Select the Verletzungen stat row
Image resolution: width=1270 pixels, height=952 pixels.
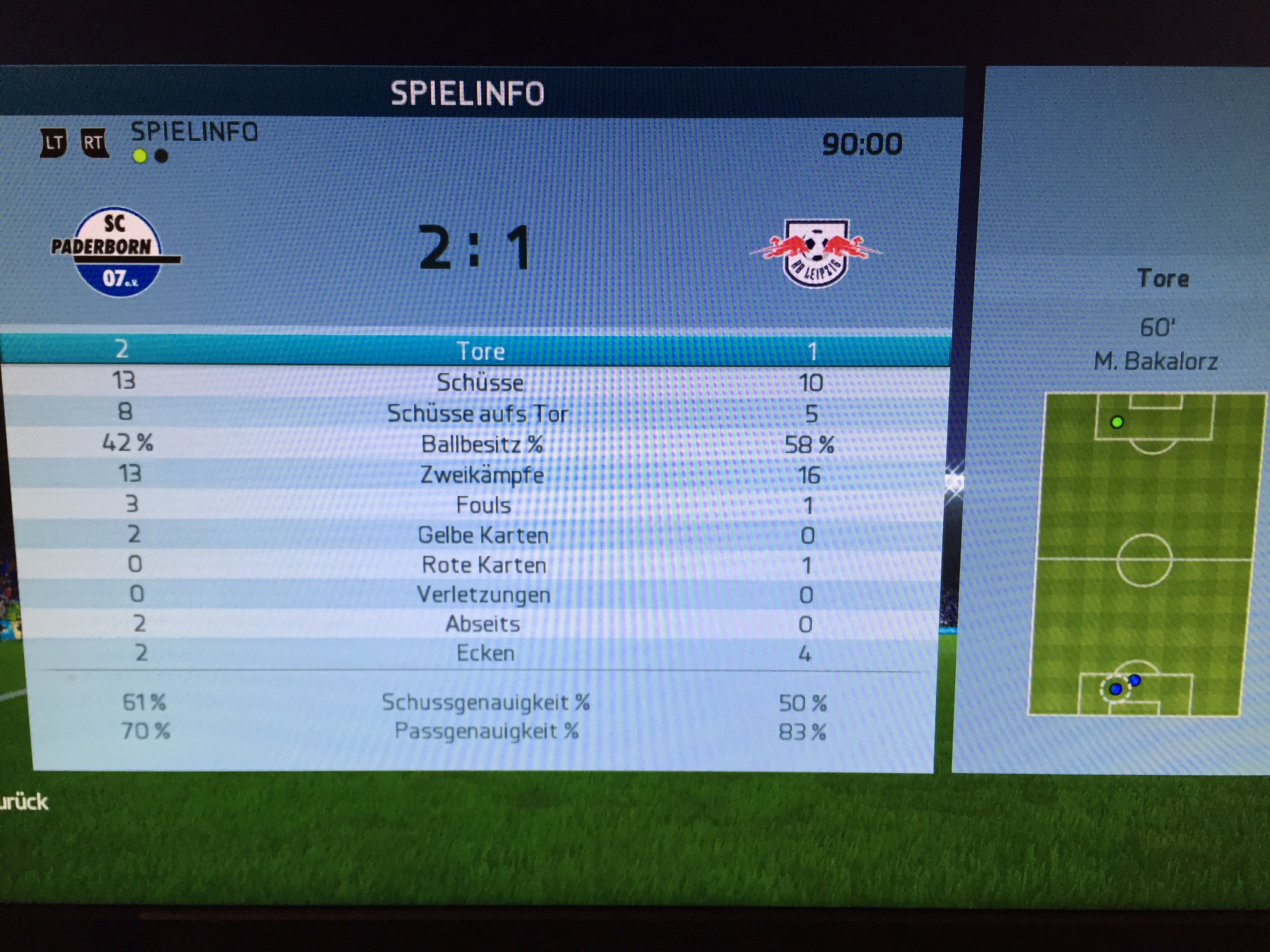point(484,594)
